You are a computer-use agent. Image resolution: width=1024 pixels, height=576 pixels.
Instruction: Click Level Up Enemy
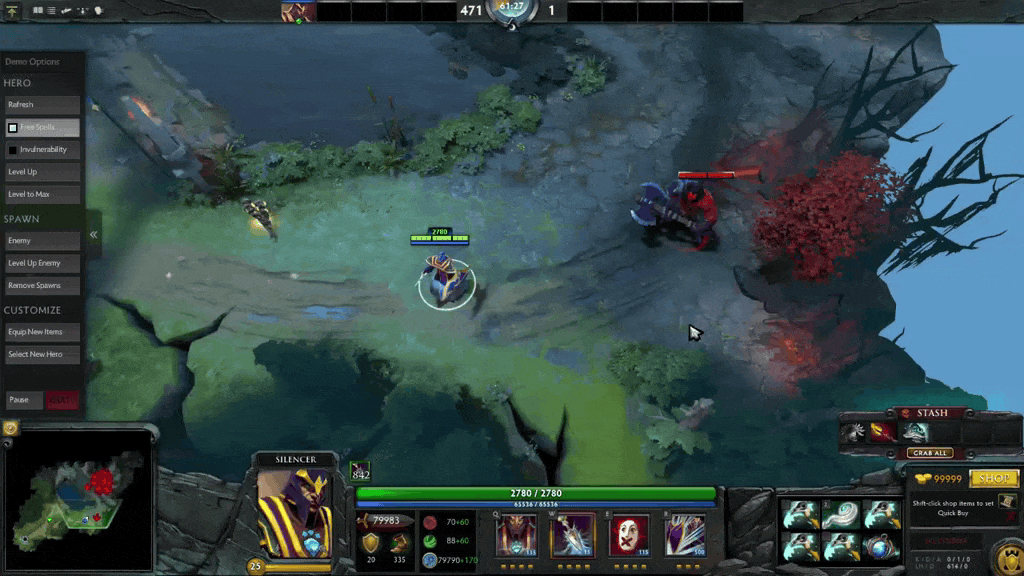click(42, 263)
